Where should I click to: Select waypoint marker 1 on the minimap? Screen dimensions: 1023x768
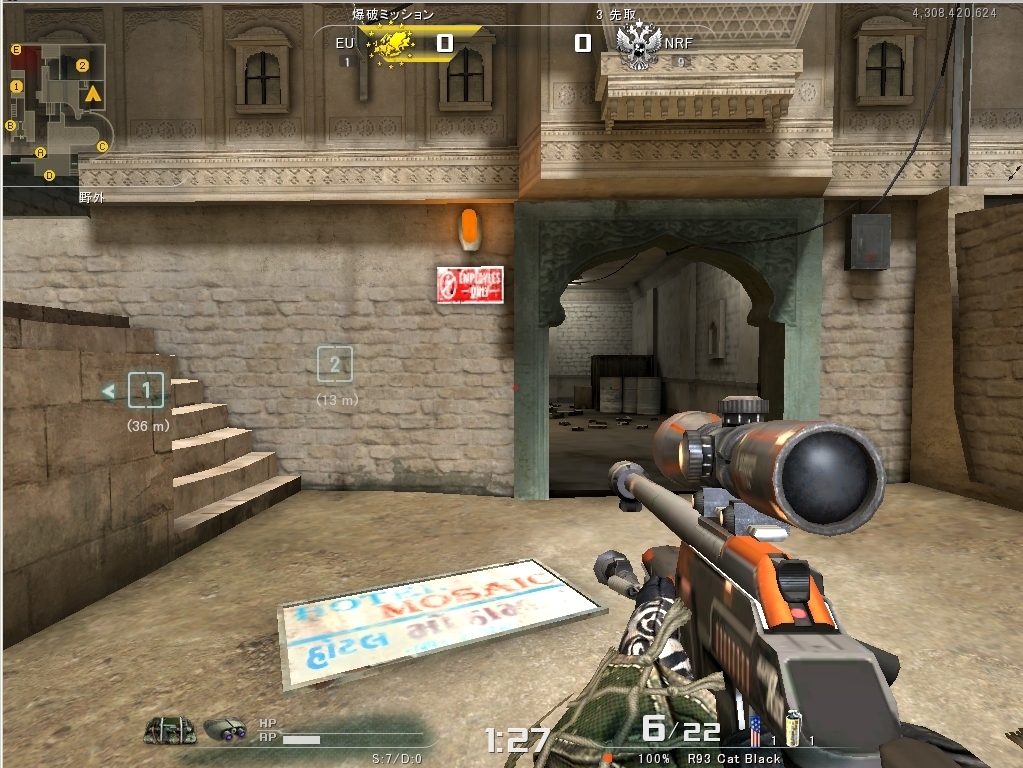pyautogui.click(x=16, y=87)
